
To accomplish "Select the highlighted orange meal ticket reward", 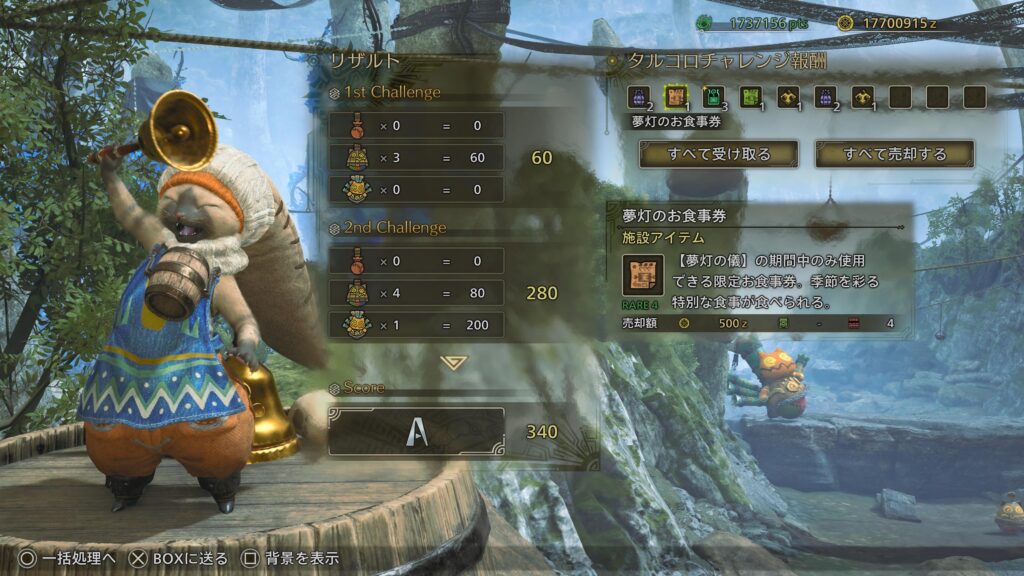I will (675, 97).
